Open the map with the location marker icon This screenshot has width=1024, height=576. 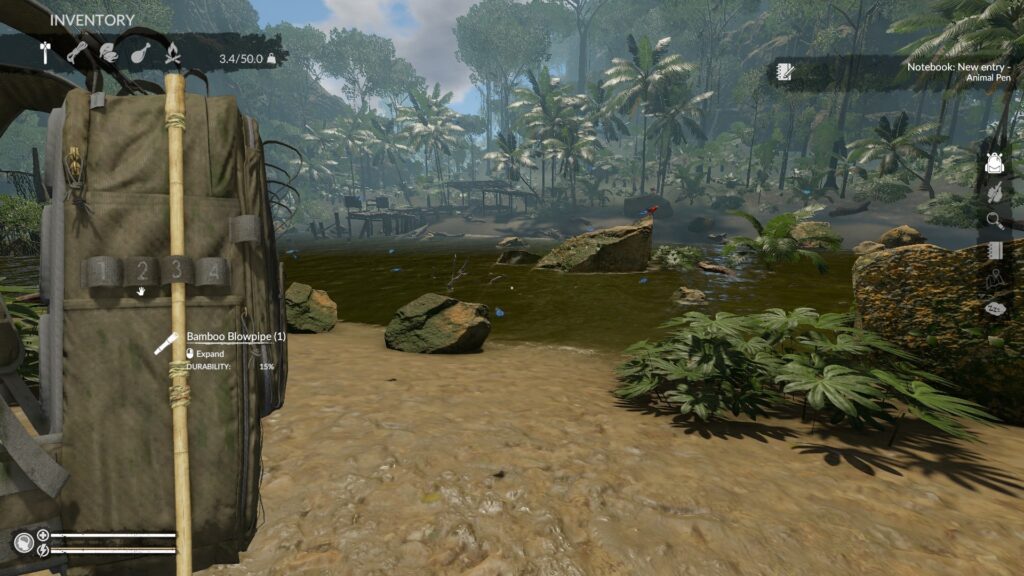click(994, 280)
